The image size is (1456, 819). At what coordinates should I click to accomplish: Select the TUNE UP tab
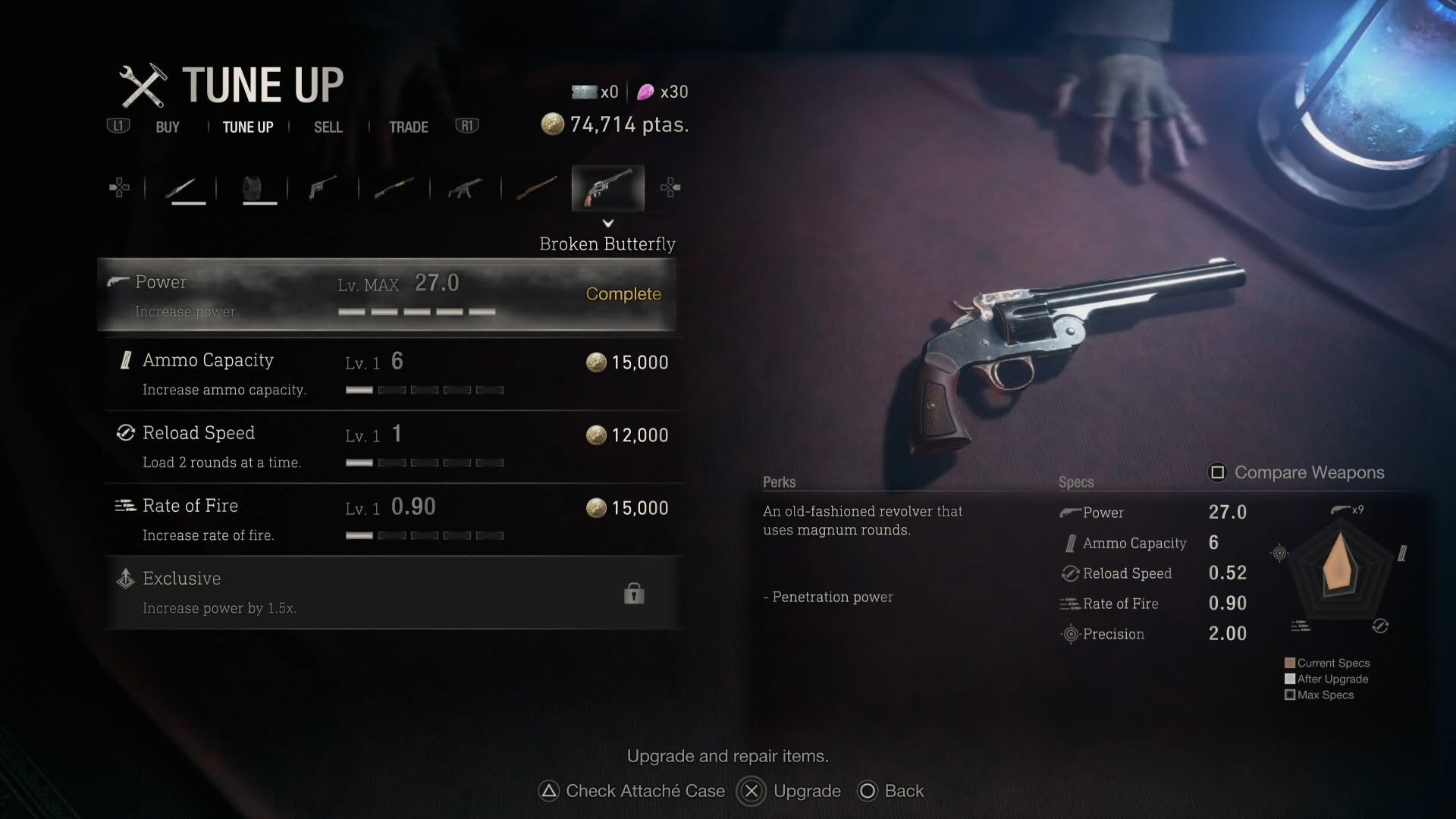point(248,127)
